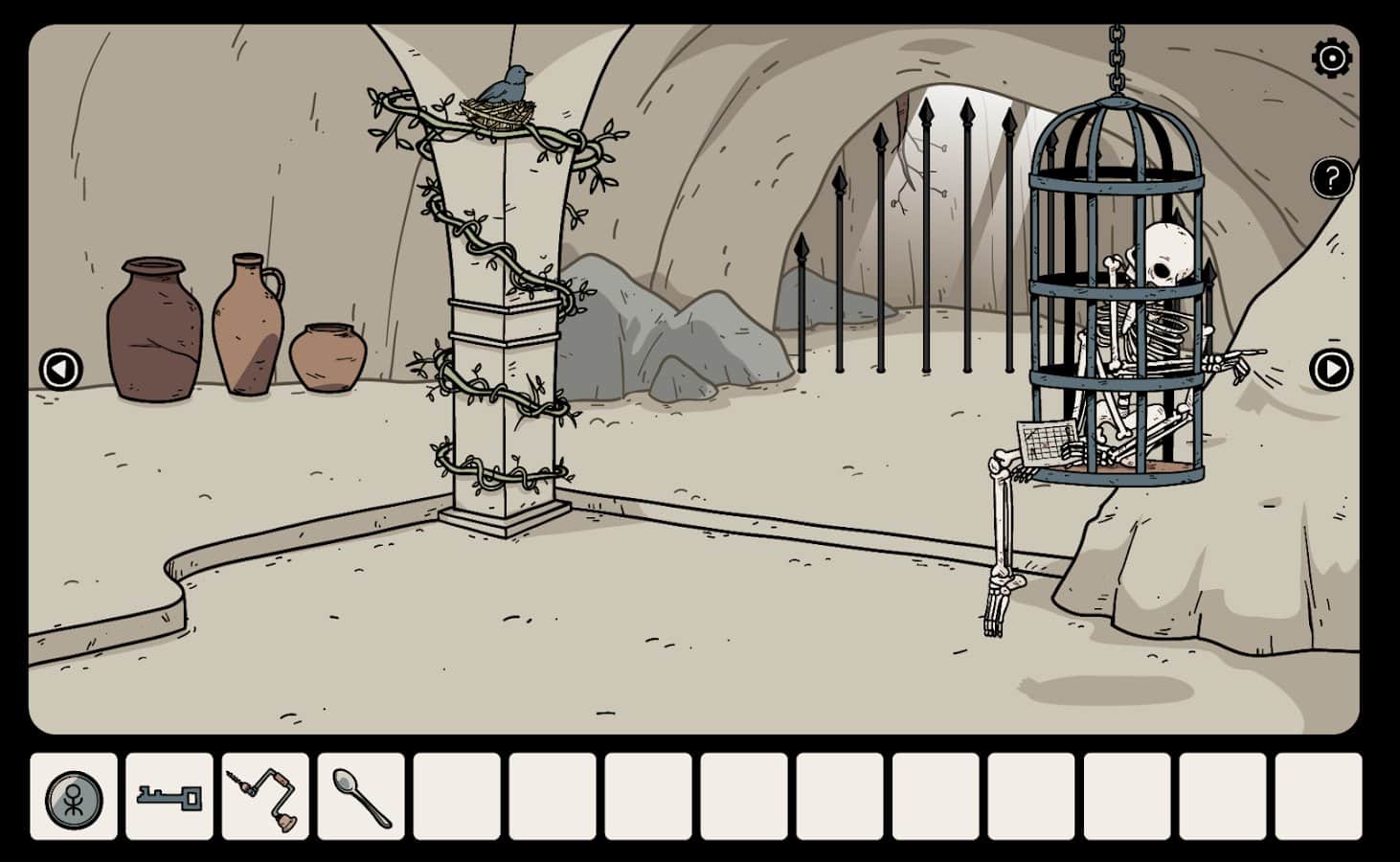
Task: Navigate right using the right arrow
Action: [x=1333, y=368]
